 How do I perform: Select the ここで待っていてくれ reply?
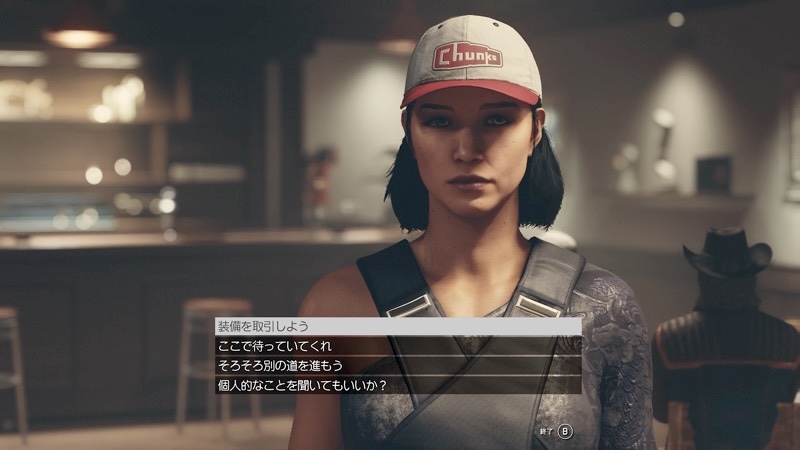pos(262,346)
